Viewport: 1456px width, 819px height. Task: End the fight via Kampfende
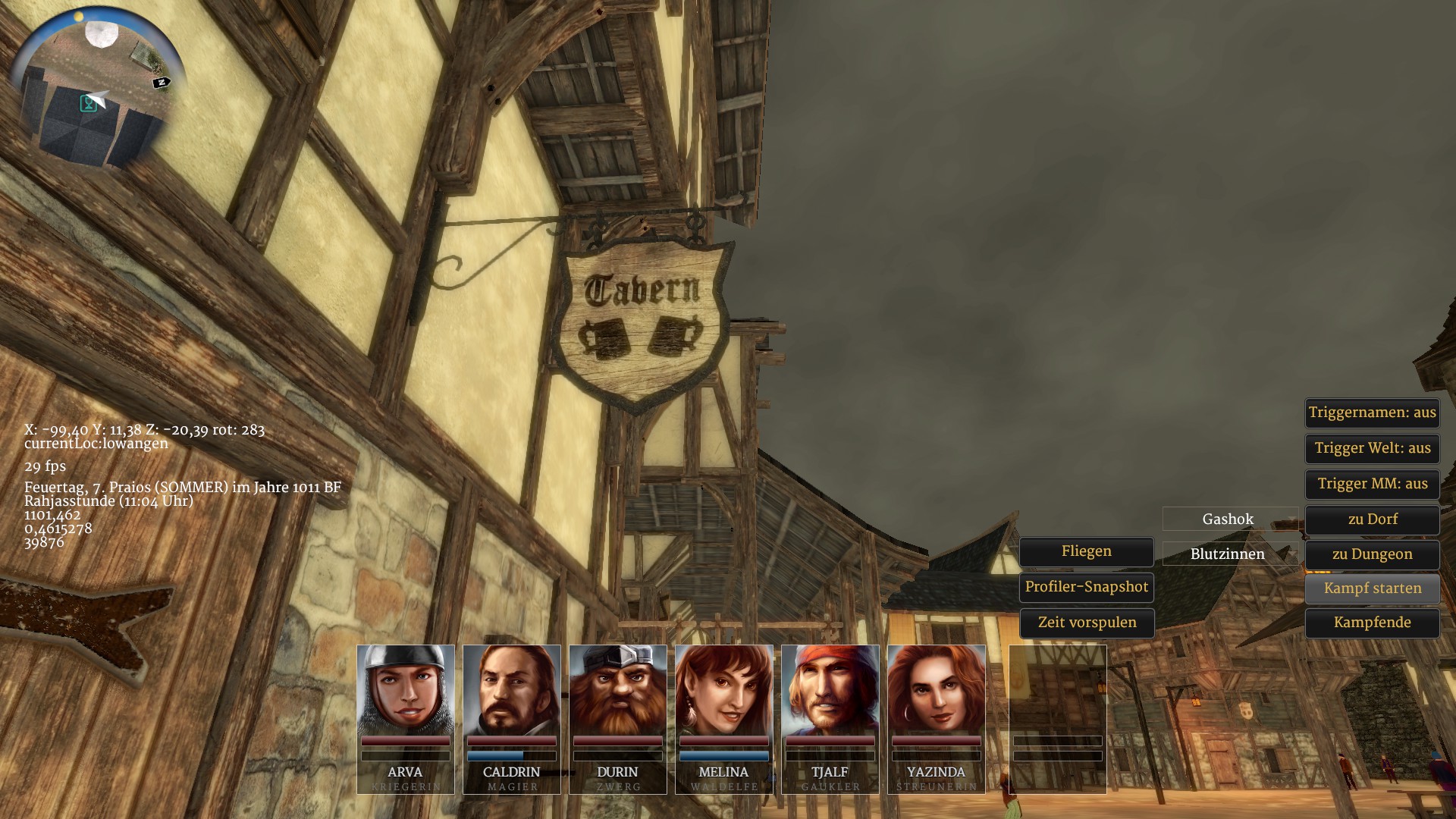(x=1372, y=623)
